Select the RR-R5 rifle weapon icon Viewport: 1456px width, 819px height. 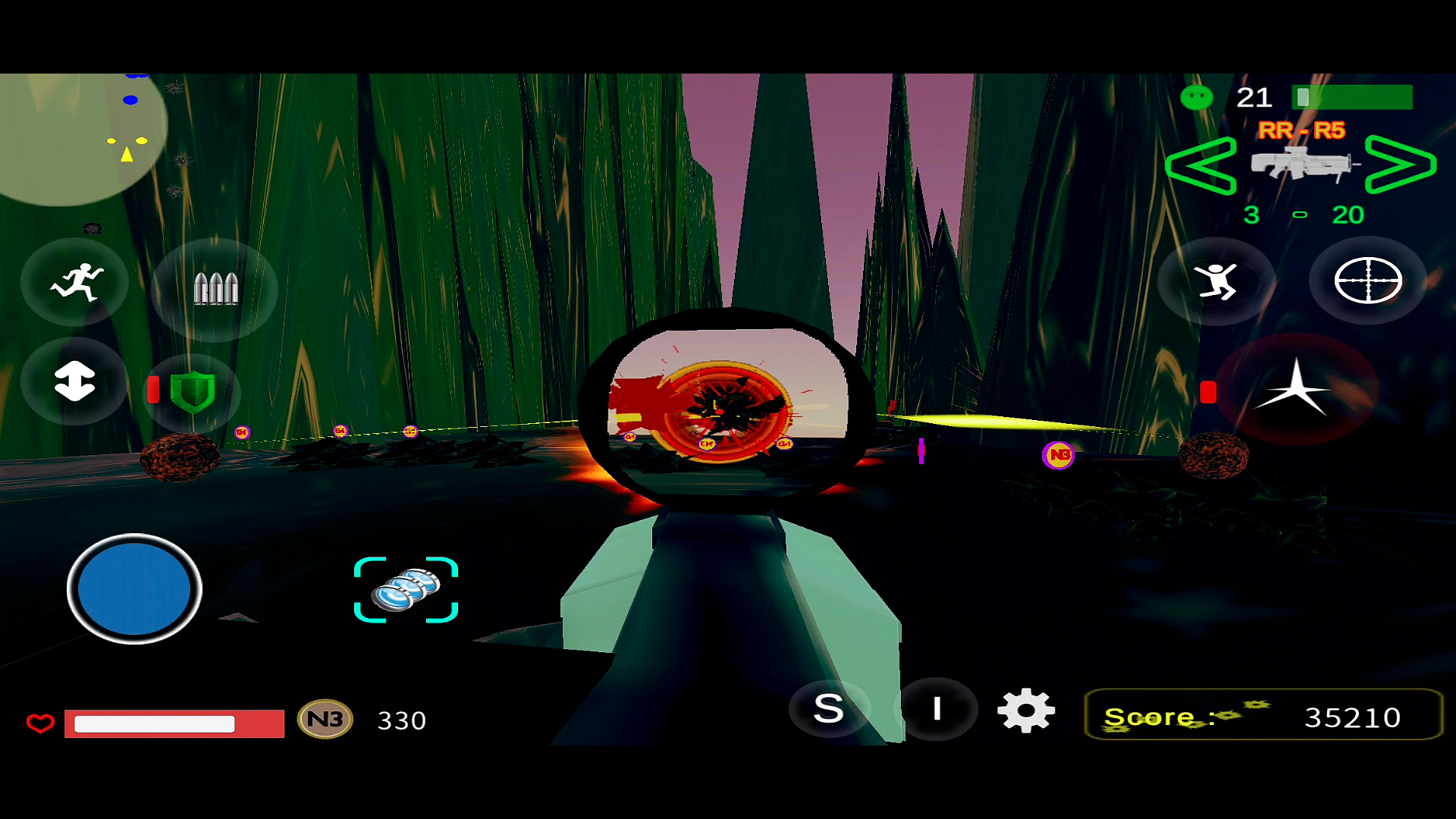coord(1301,163)
